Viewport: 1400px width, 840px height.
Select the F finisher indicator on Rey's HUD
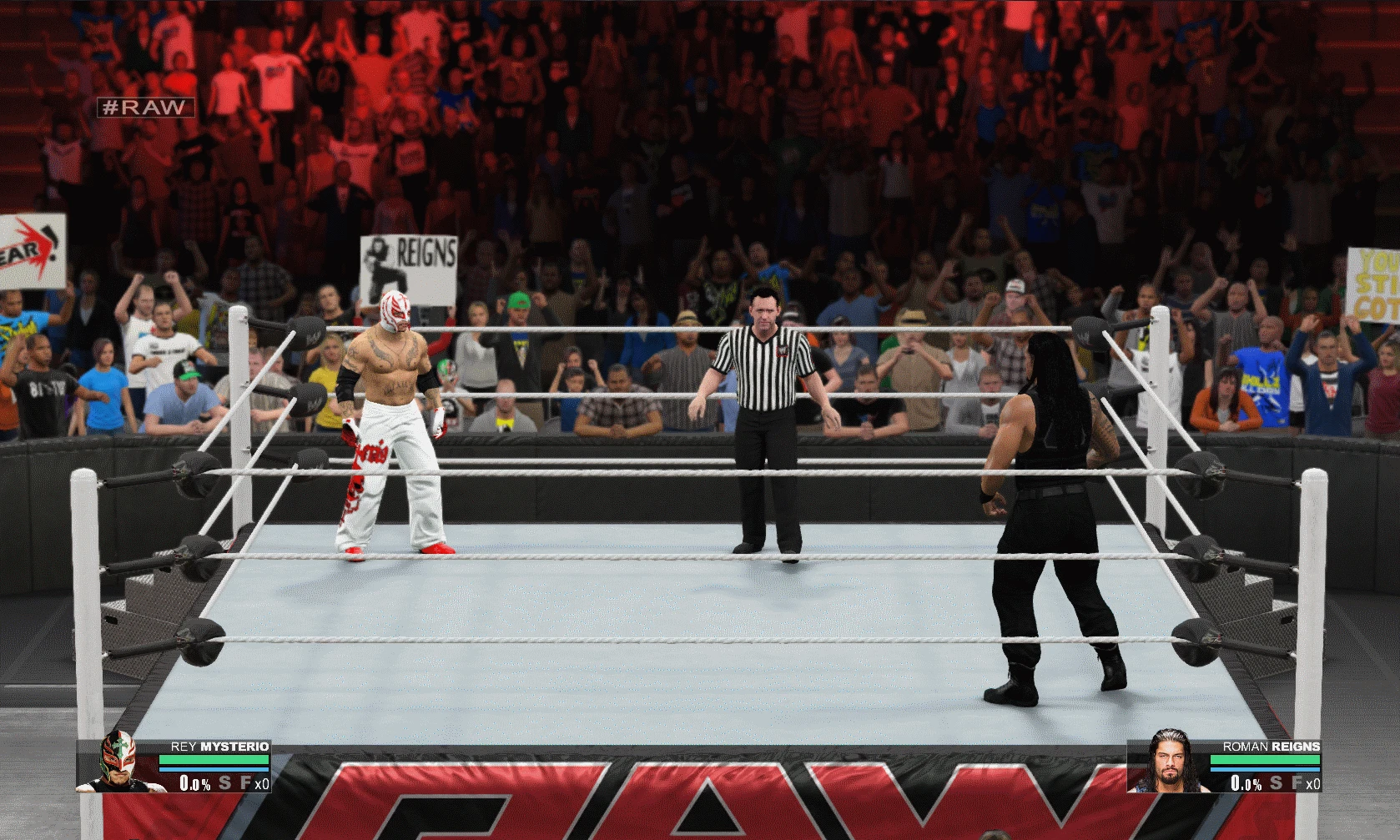(245, 782)
